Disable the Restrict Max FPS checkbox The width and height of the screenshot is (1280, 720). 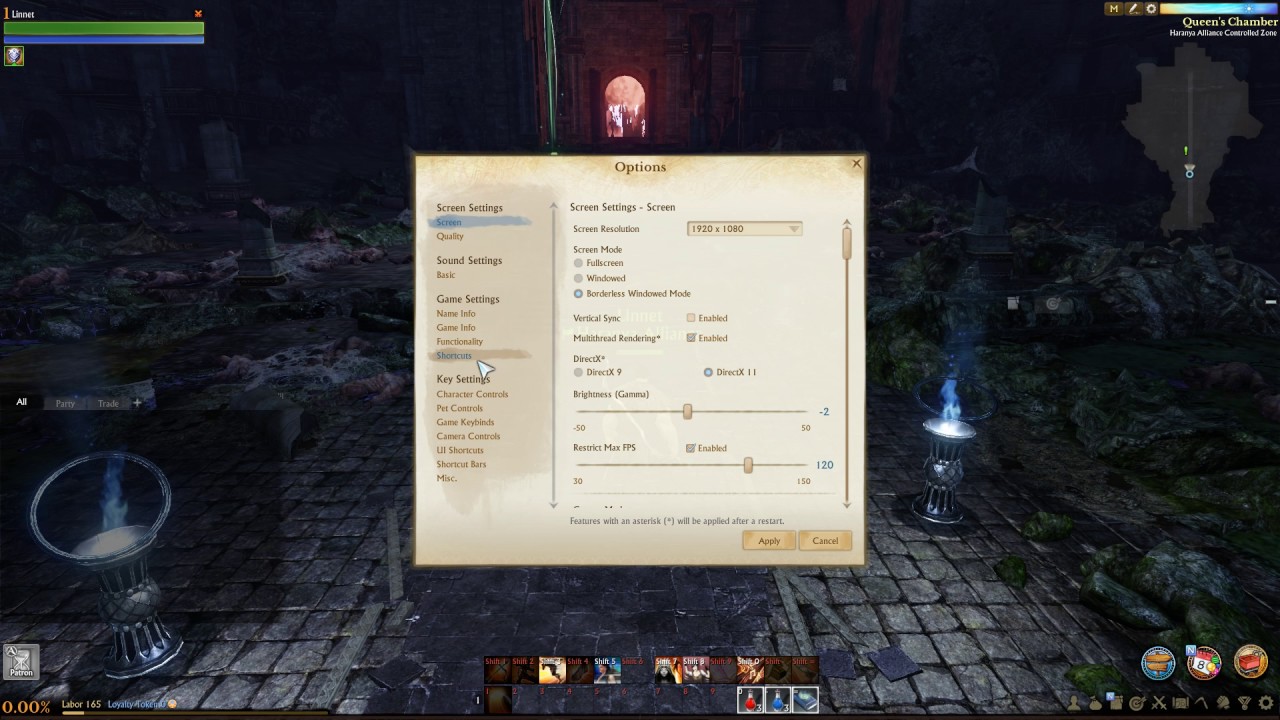point(690,447)
